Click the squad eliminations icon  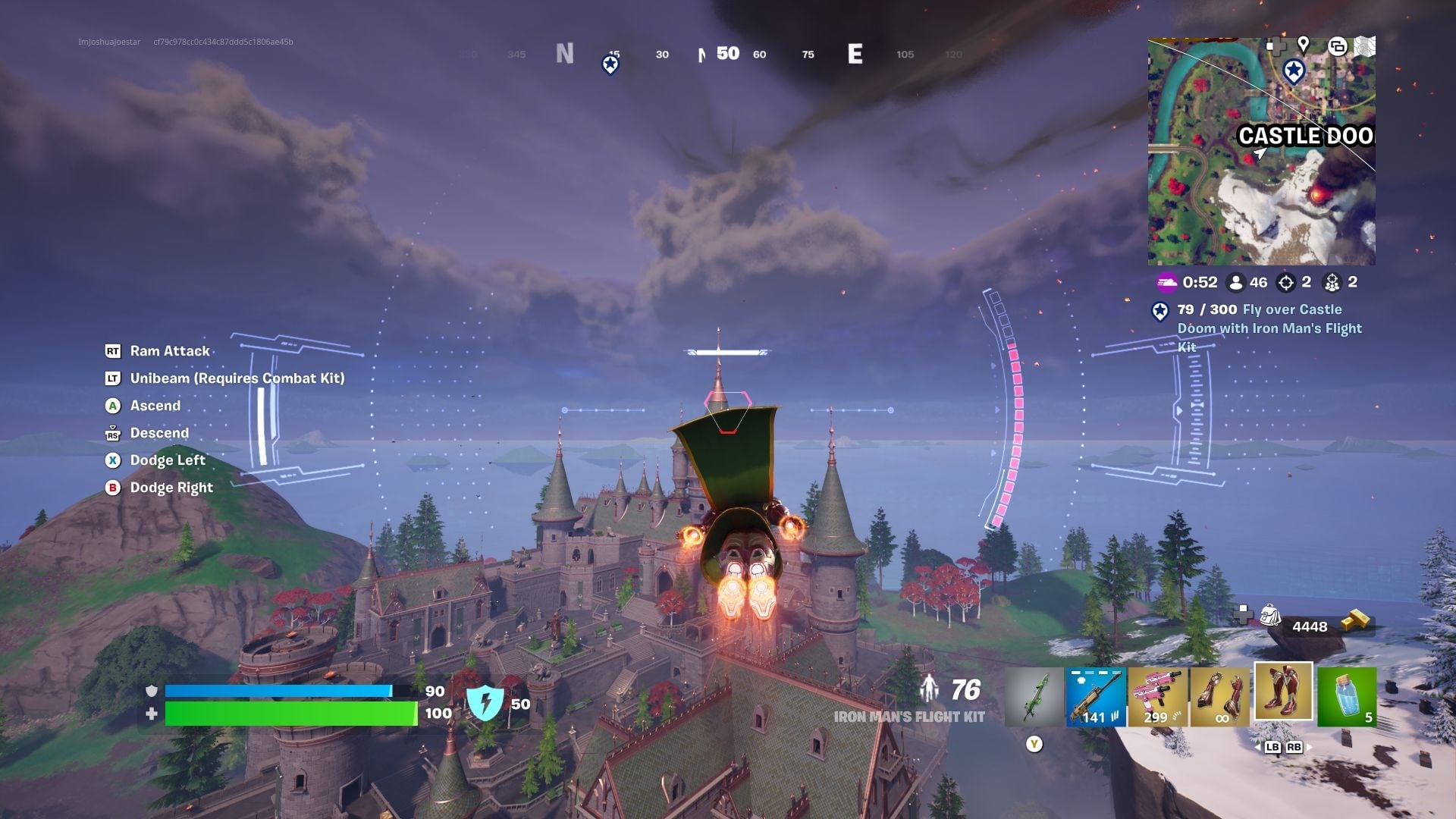[x=1332, y=283]
